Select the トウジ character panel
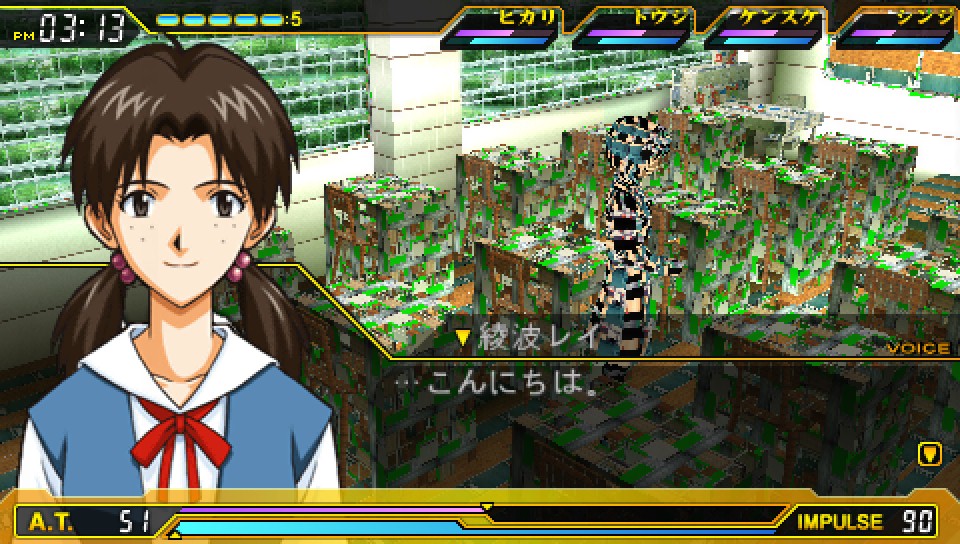The width and height of the screenshot is (960, 544). point(632,27)
